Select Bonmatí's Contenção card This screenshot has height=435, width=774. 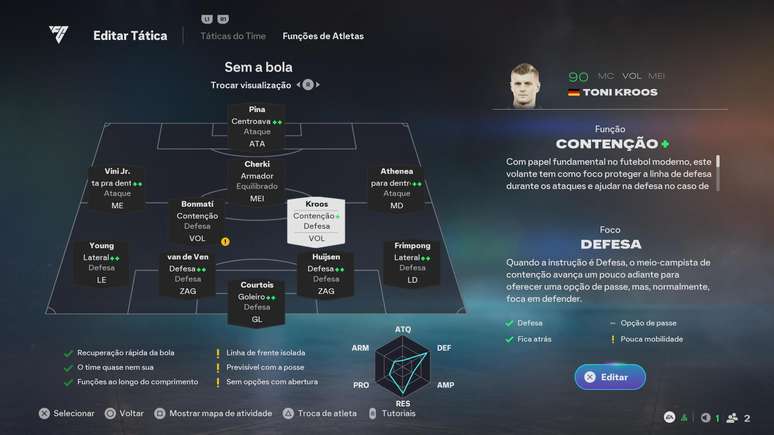point(197,220)
